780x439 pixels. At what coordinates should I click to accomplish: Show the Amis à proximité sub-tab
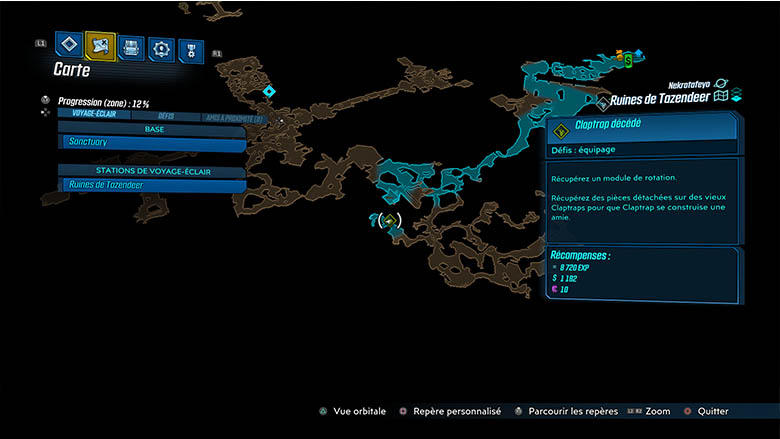232,119
